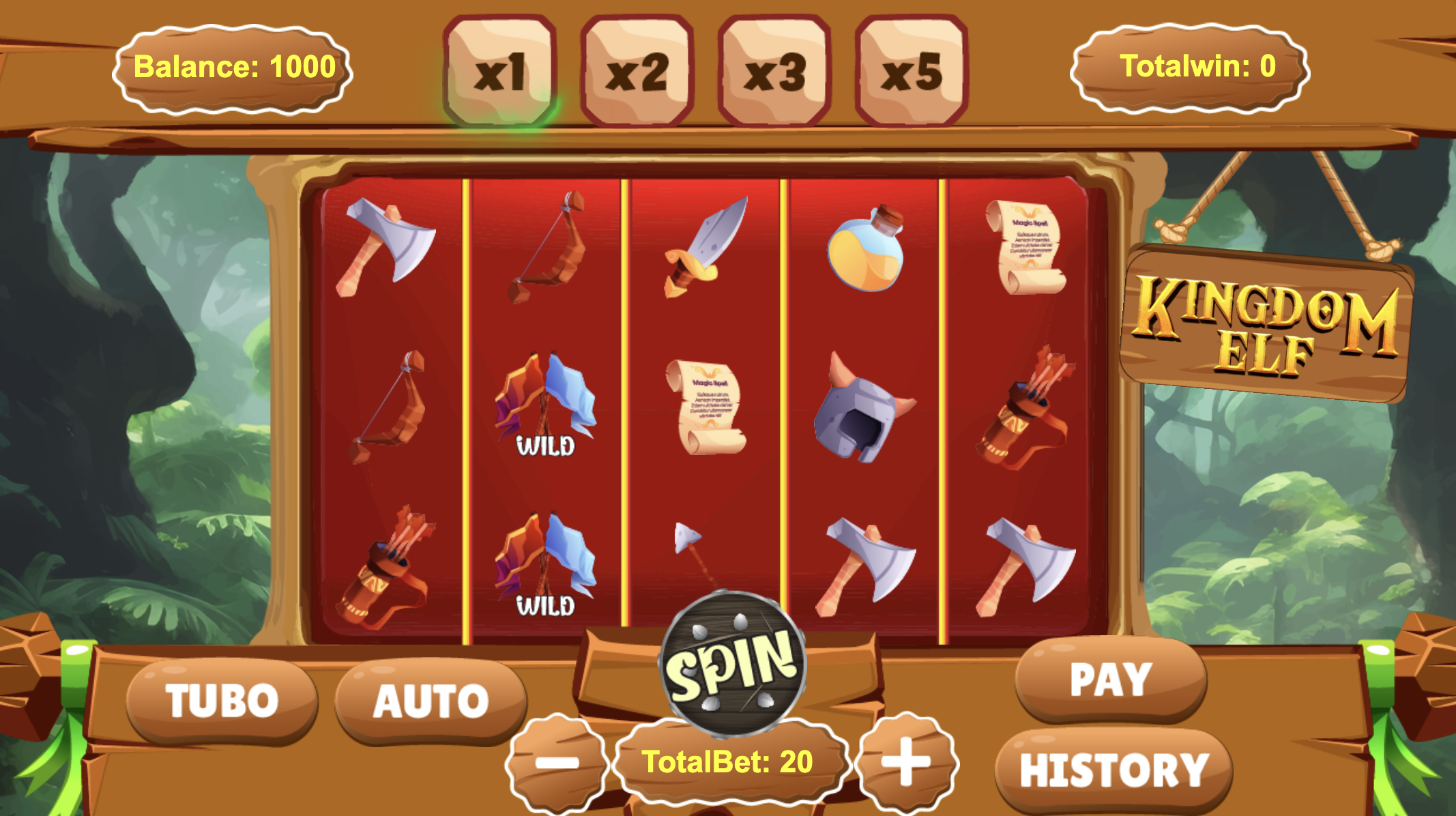Spin the slot reels
Viewport: 1456px width, 816px height.
tap(733, 665)
